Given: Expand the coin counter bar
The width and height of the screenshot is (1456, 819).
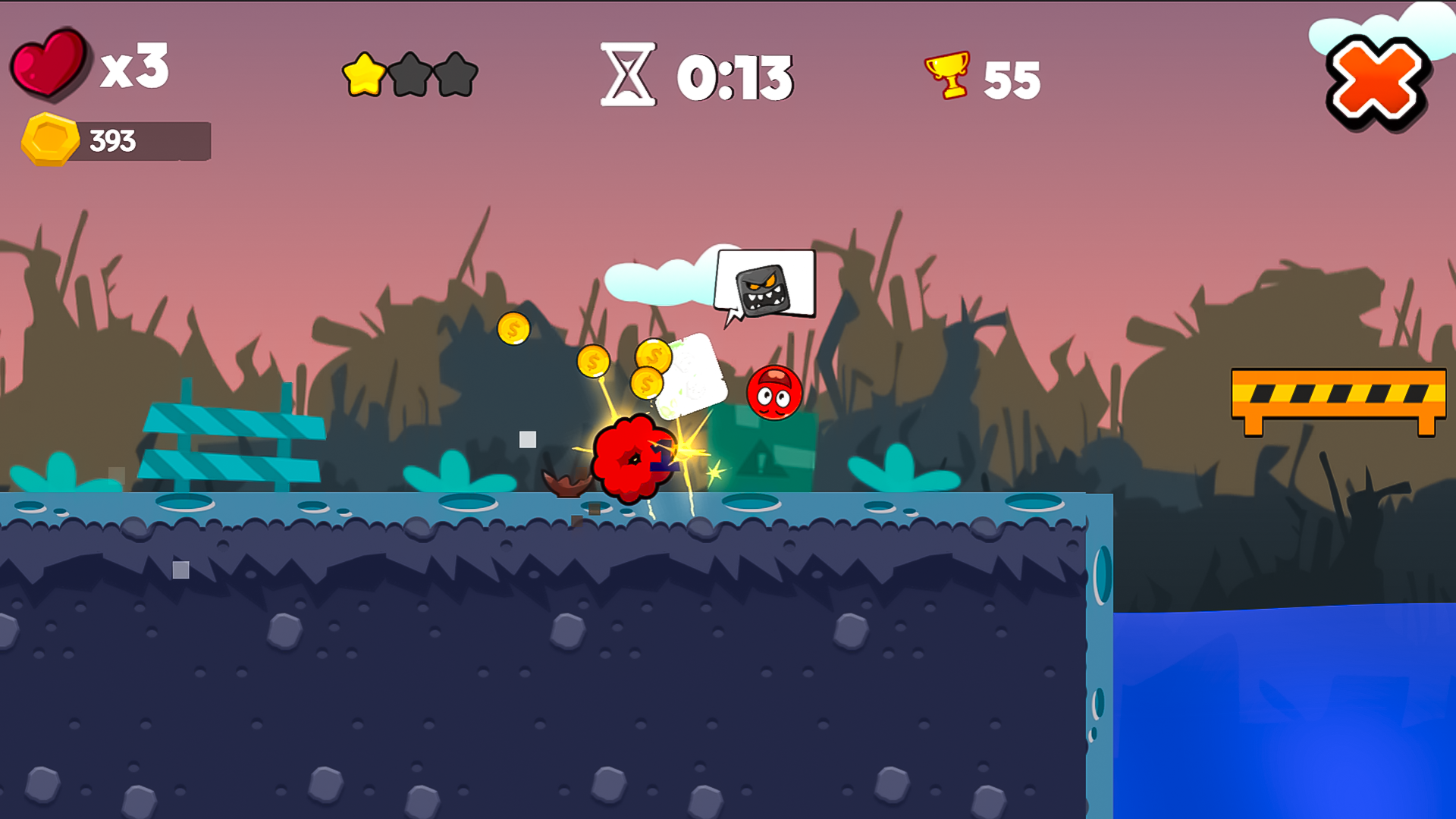Looking at the screenshot, I should coord(140,141).
